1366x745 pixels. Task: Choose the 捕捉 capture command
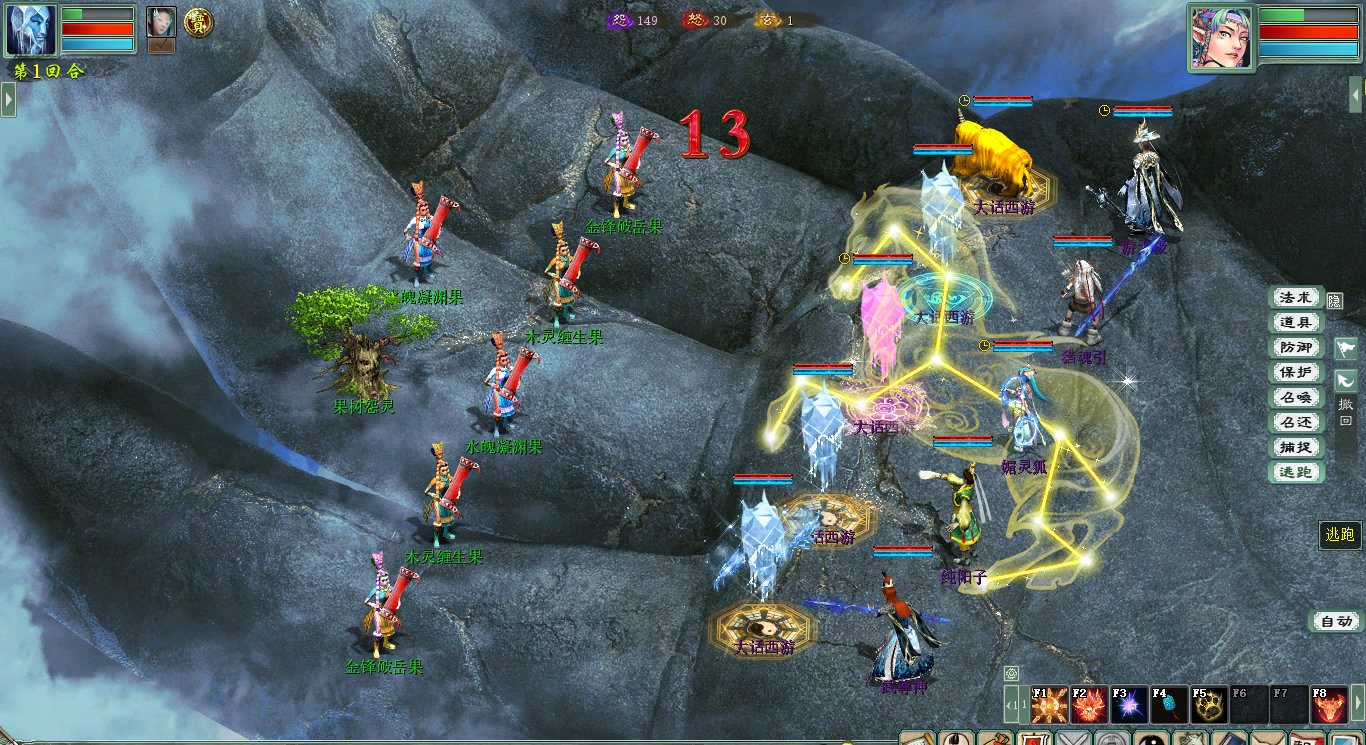coord(1296,447)
